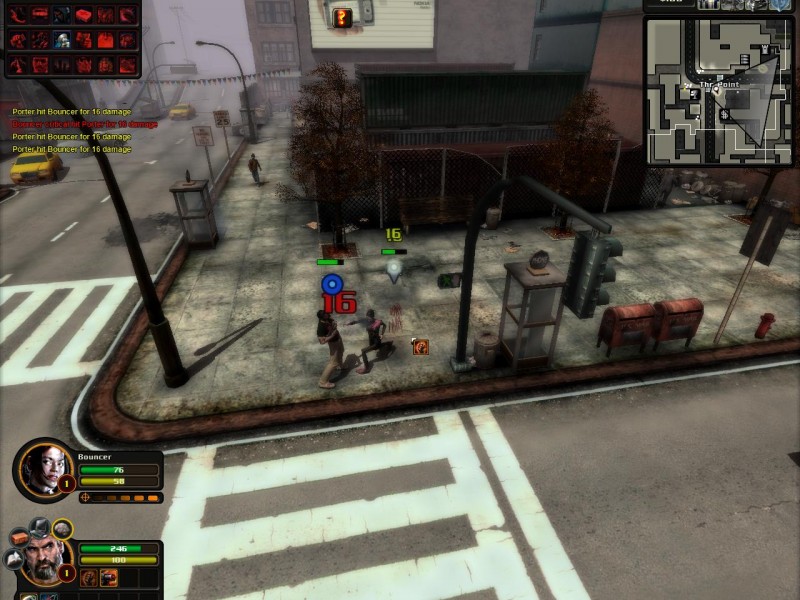Open the city minimap

(720, 90)
